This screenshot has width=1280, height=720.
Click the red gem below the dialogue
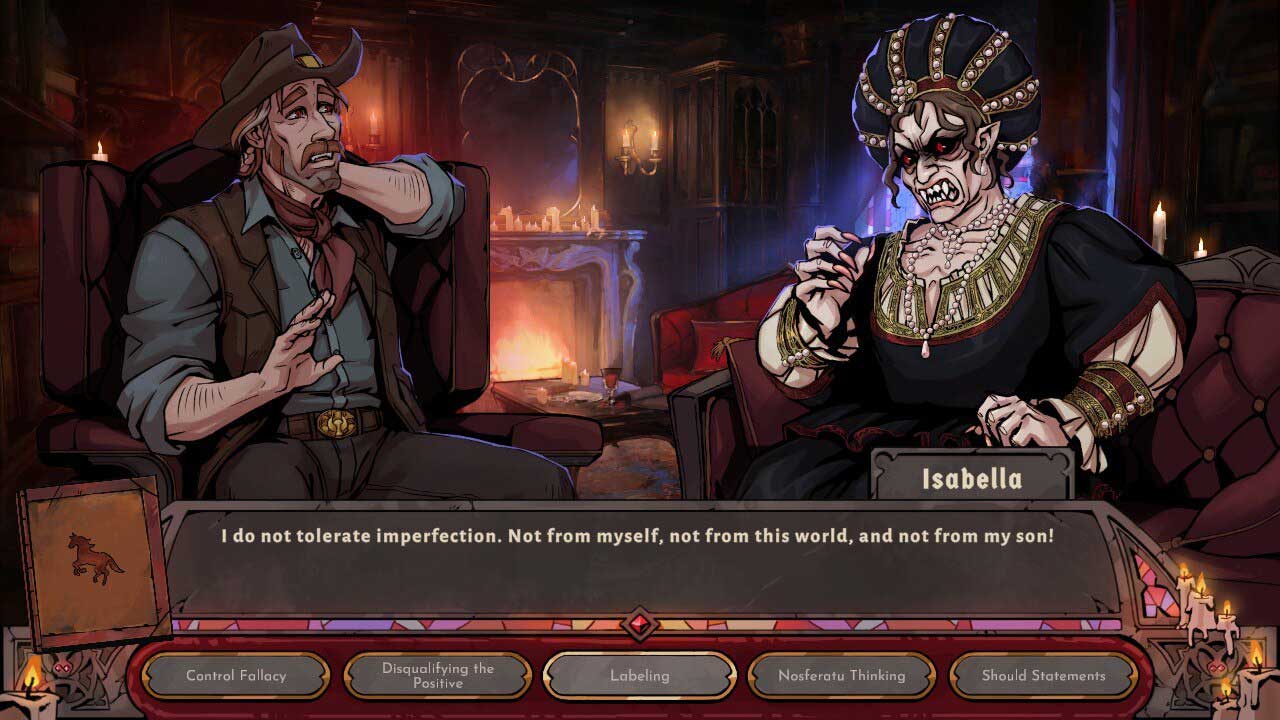640,625
